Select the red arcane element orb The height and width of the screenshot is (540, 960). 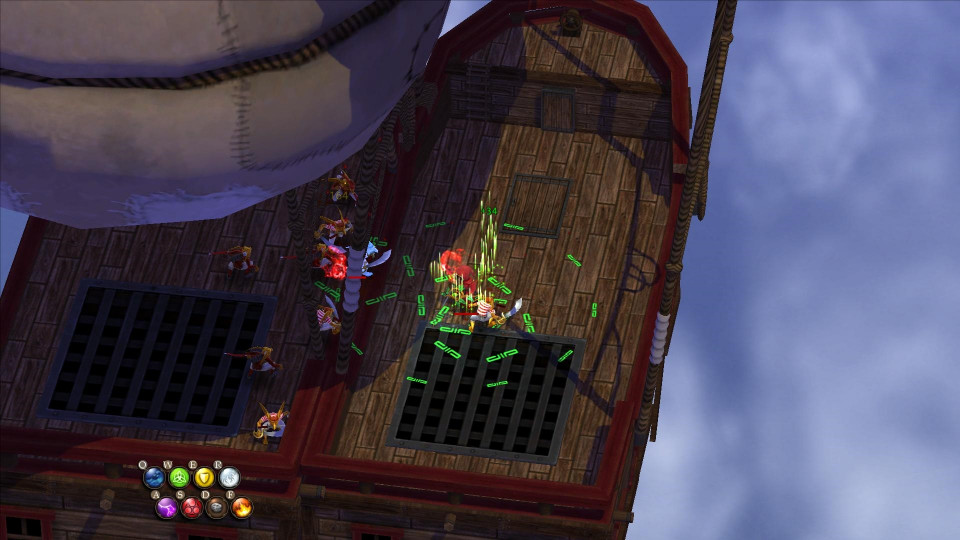pos(191,507)
